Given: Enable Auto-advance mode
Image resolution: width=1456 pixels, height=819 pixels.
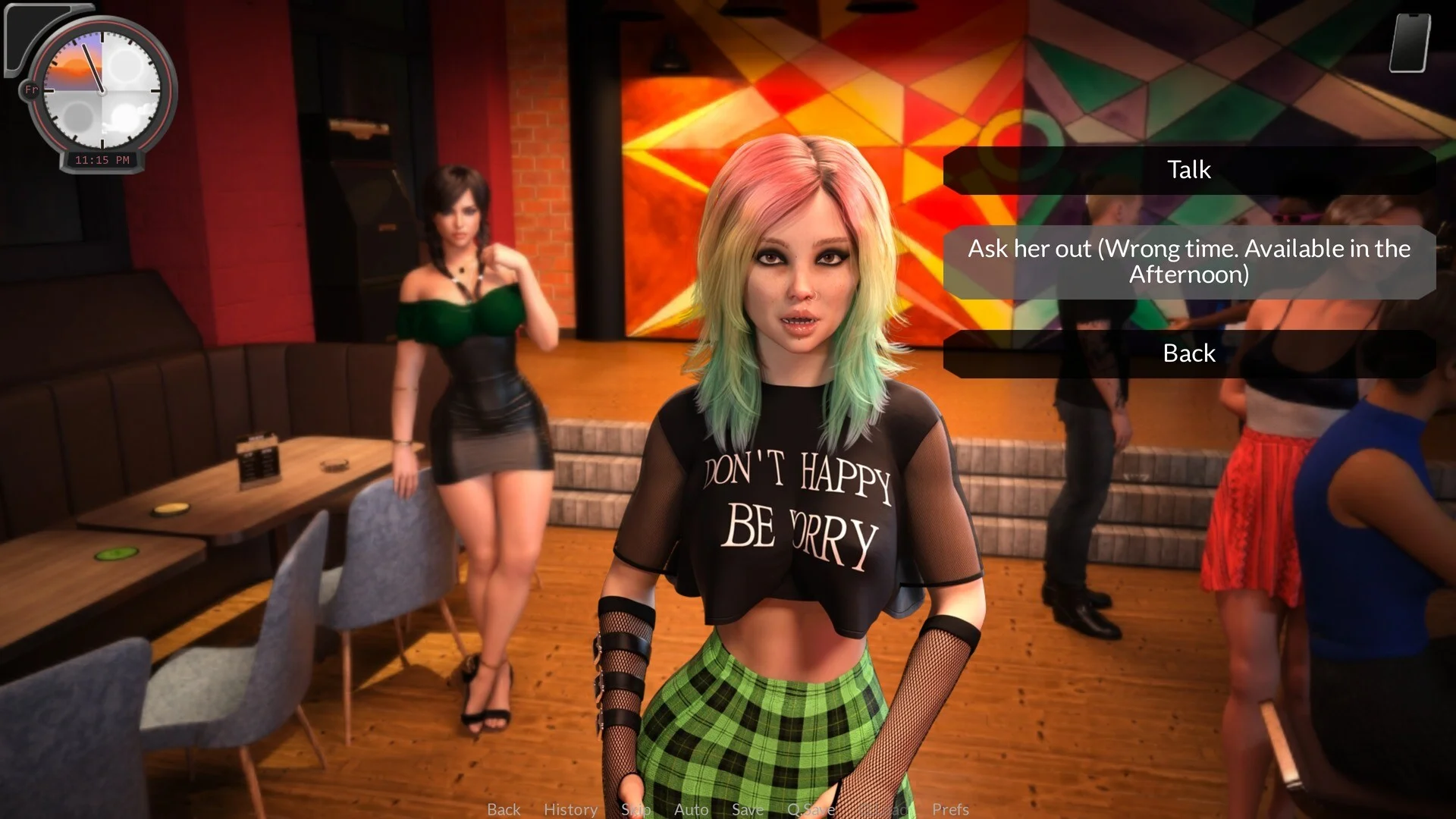Looking at the screenshot, I should 691,809.
